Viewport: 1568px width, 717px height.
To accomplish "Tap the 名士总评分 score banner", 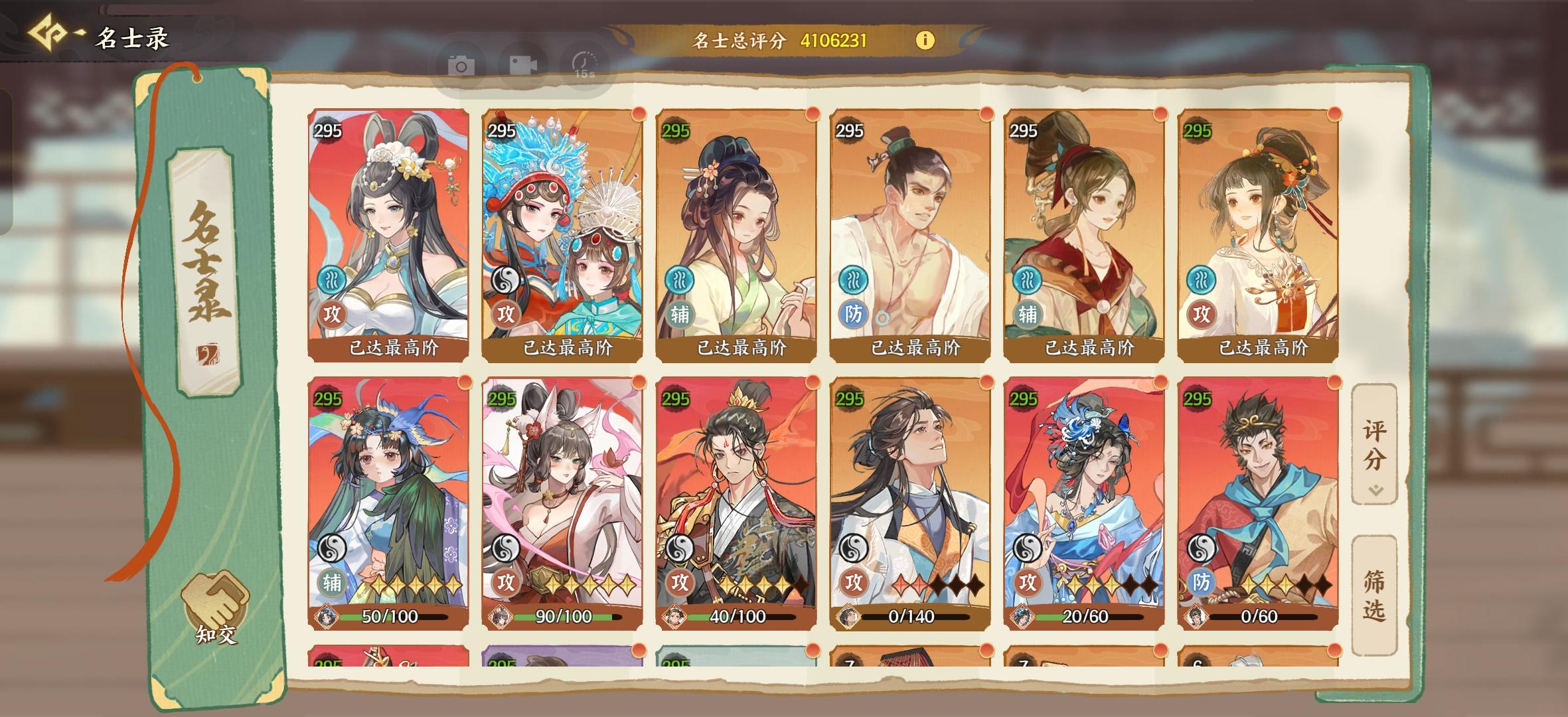I will click(x=783, y=40).
